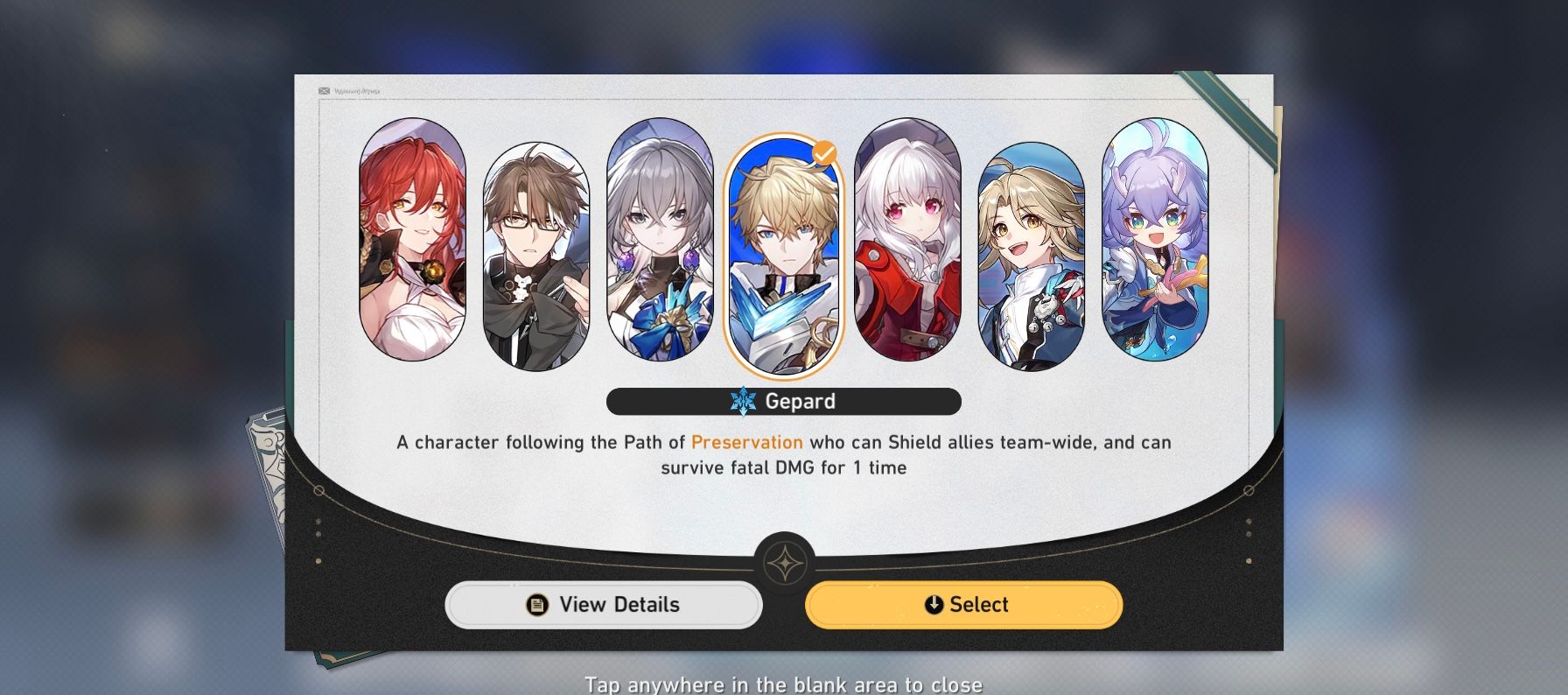Viewport: 1568px width, 695px height.
Task: Open the View Details panel
Action: (605, 604)
